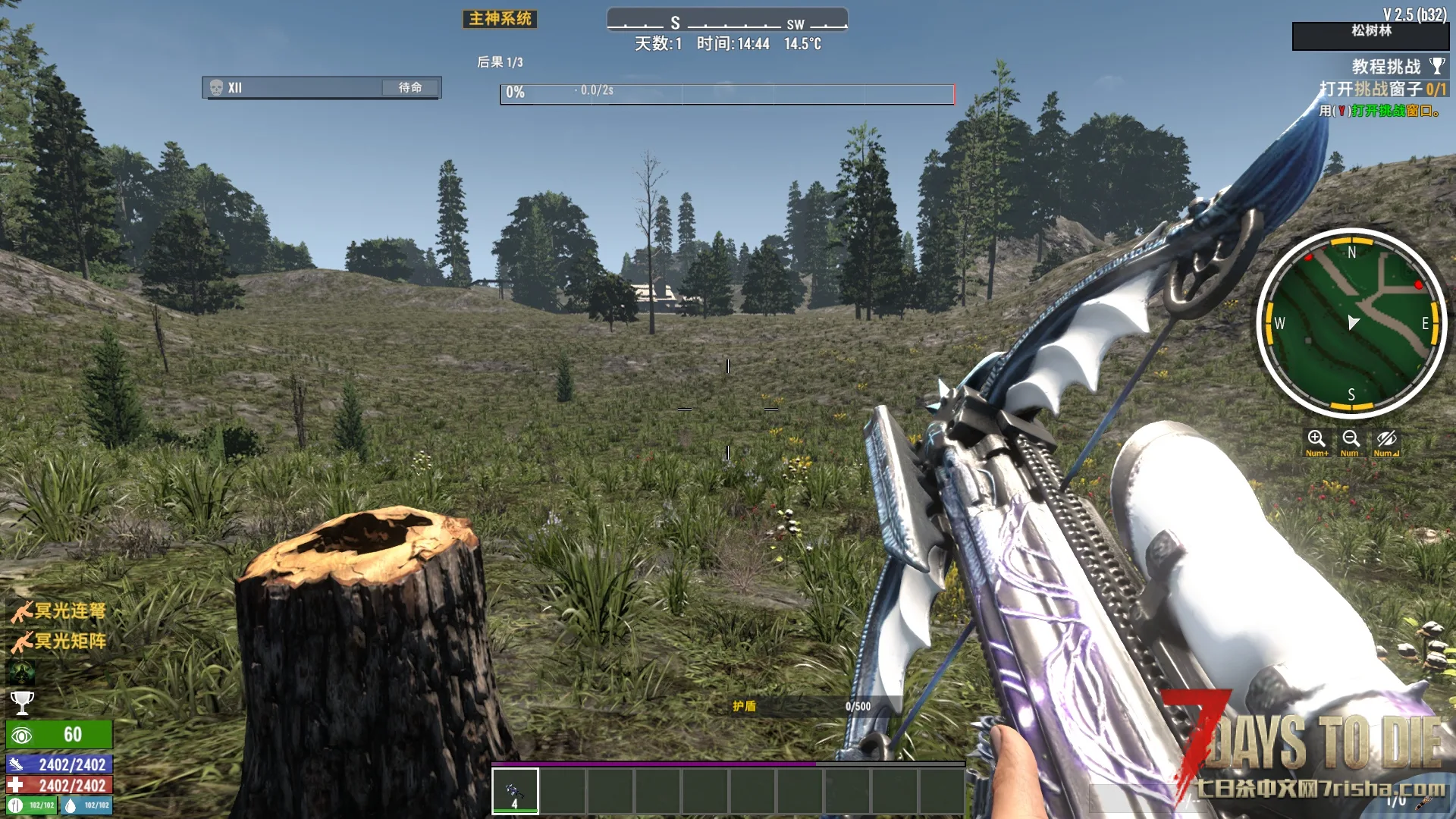Hide the minimap using the crossed-eye icon

tap(1386, 441)
